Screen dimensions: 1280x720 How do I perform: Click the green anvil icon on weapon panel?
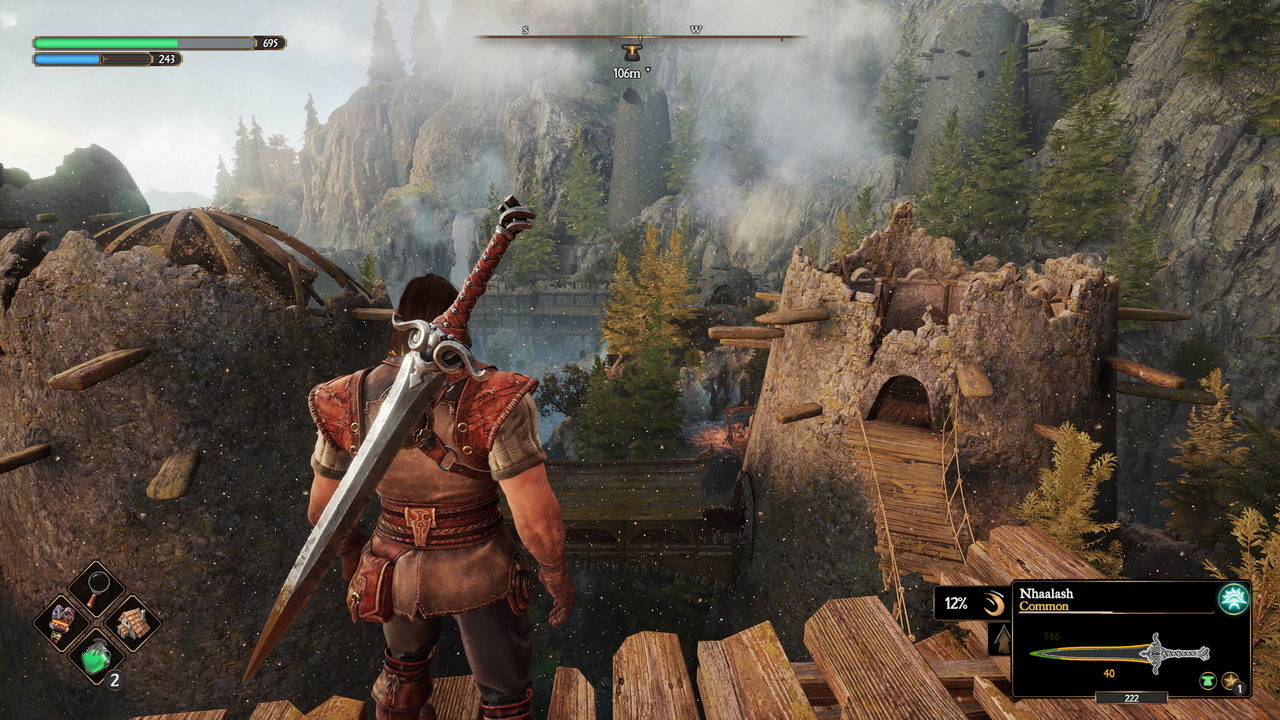1208,681
